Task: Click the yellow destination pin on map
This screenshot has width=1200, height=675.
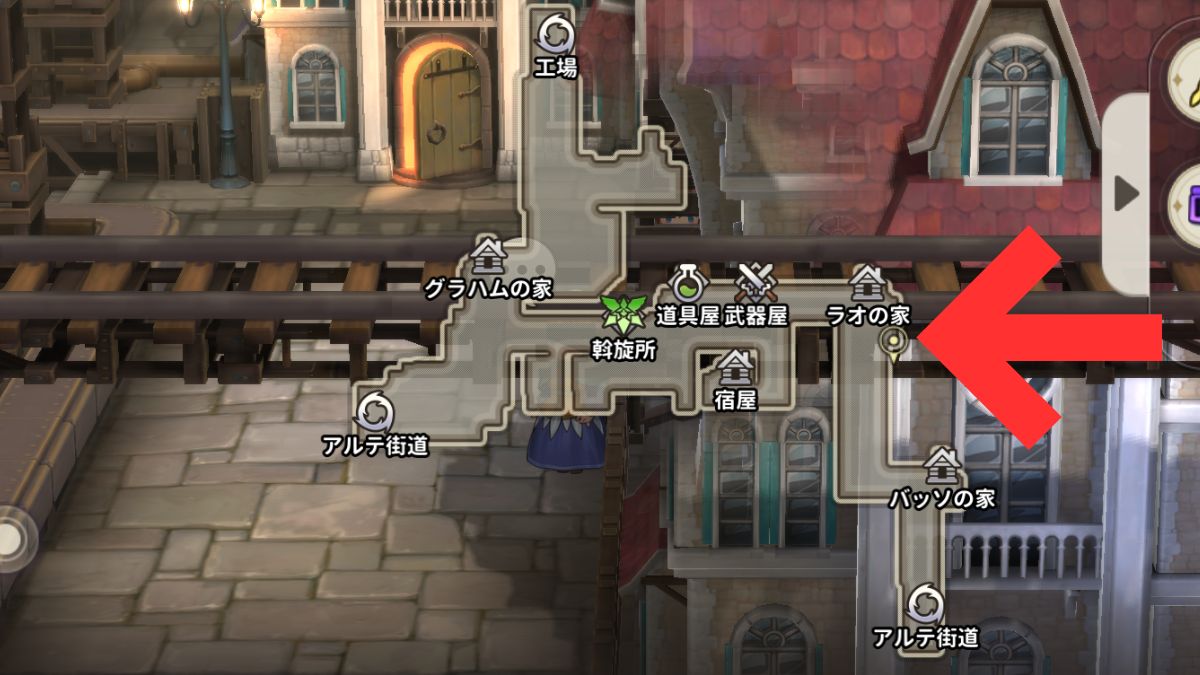Action: (x=891, y=345)
